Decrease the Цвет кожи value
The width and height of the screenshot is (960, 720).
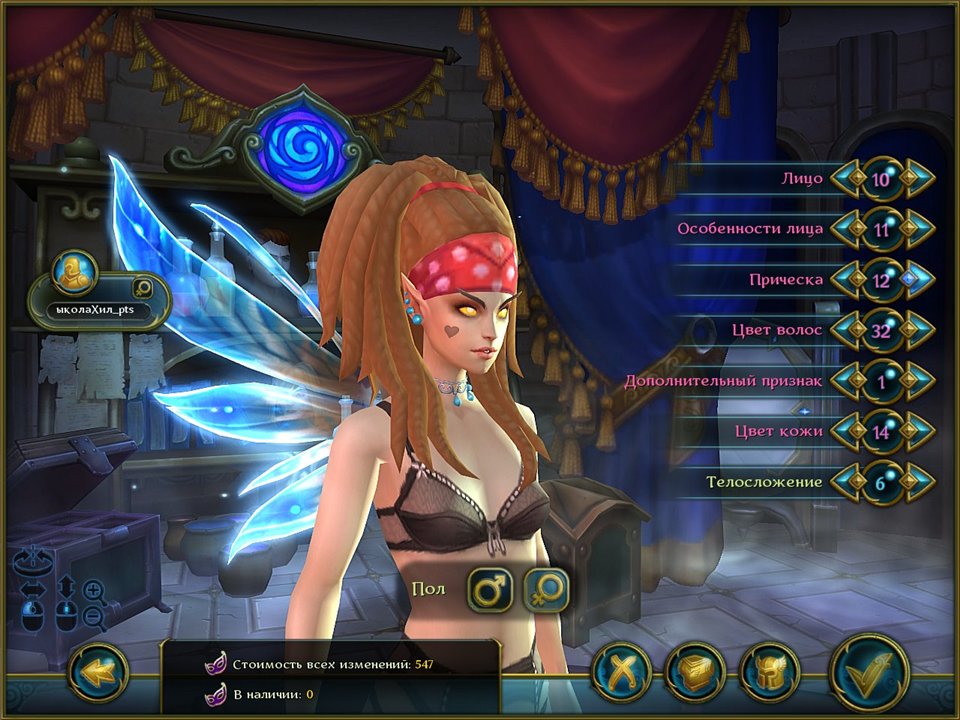coord(849,431)
